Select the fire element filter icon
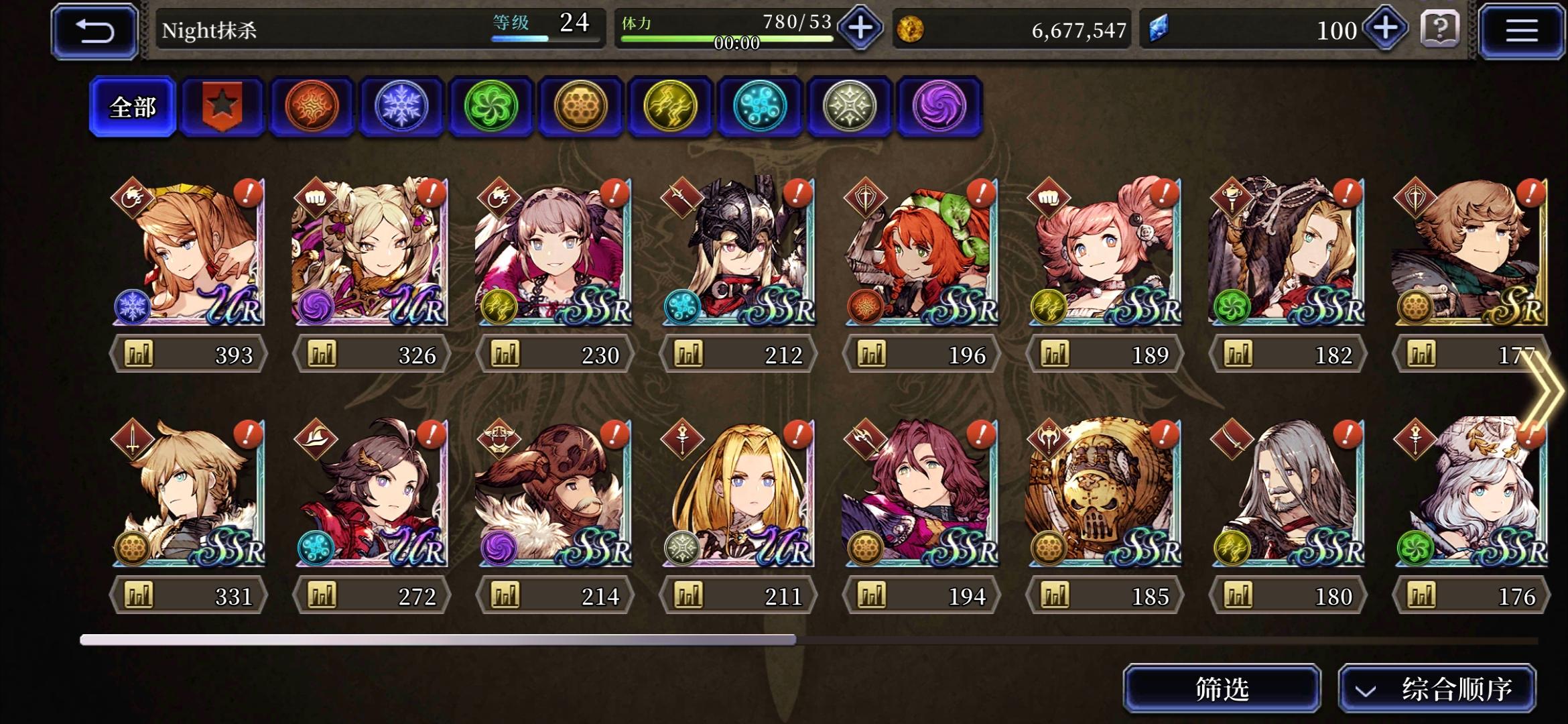Viewport: 1568px width, 724px height. pos(312,107)
